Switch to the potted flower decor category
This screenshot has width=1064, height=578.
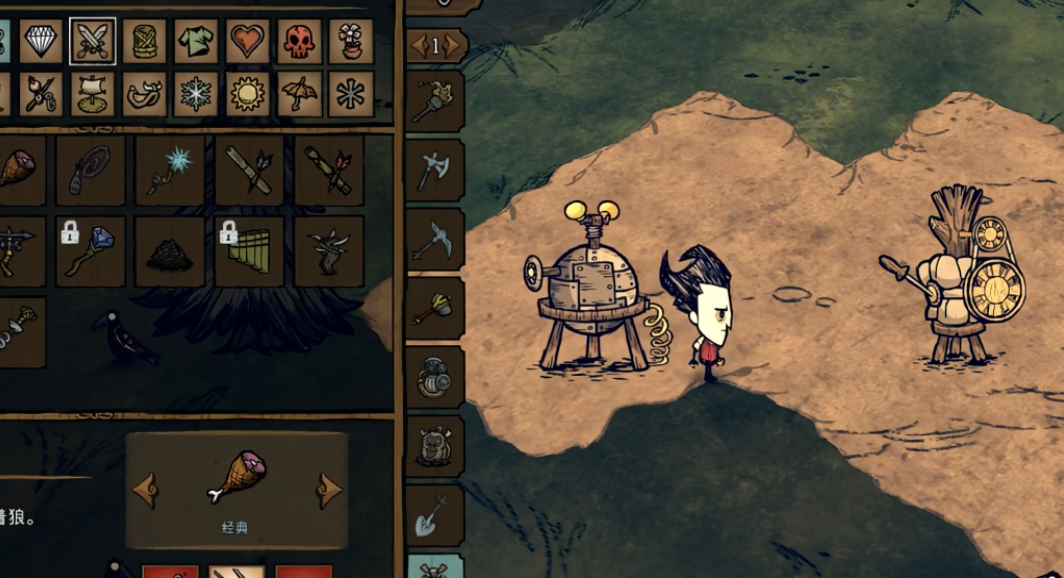coord(351,41)
